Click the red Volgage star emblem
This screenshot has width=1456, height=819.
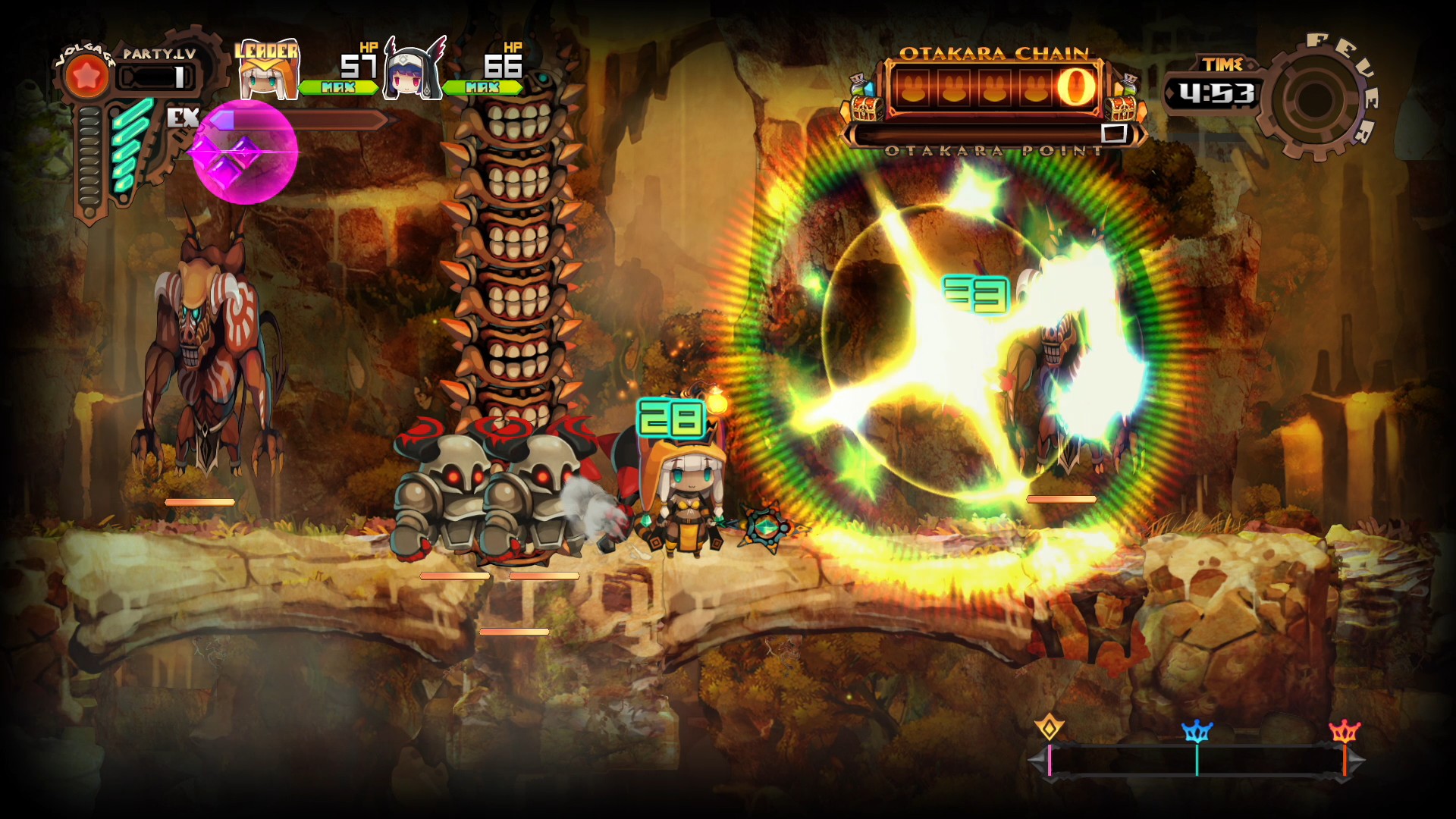point(86,77)
